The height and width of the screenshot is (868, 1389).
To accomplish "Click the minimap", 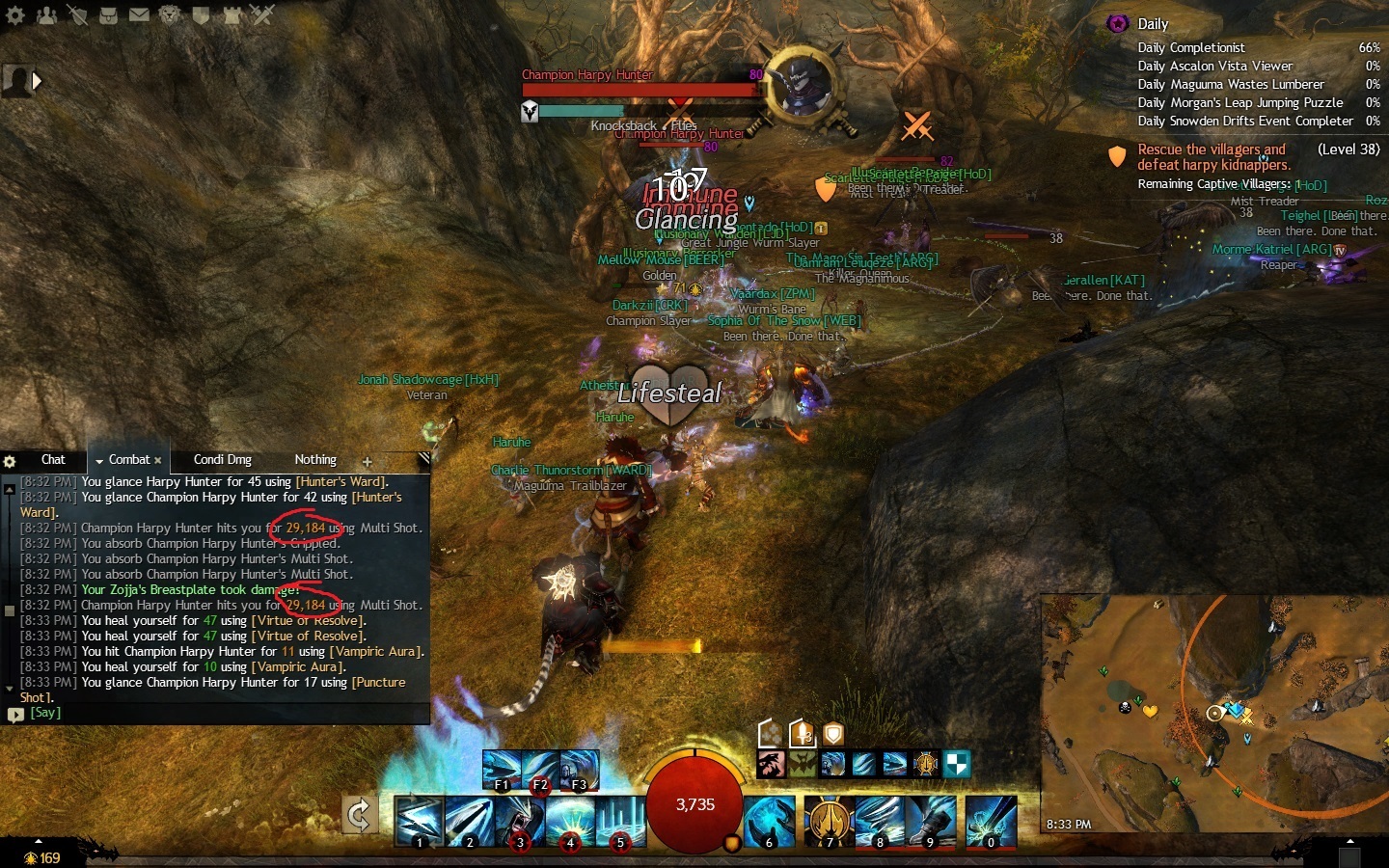I will 1213,712.
